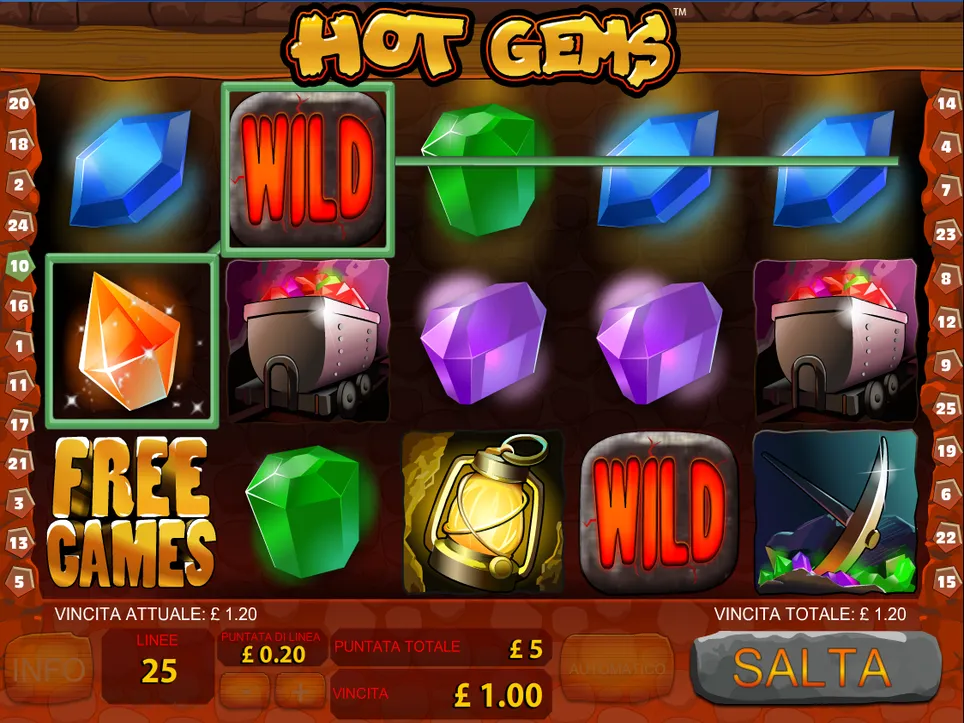Select payline marker number 10
This screenshot has height=723, width=964.
[x=19, y=265]
